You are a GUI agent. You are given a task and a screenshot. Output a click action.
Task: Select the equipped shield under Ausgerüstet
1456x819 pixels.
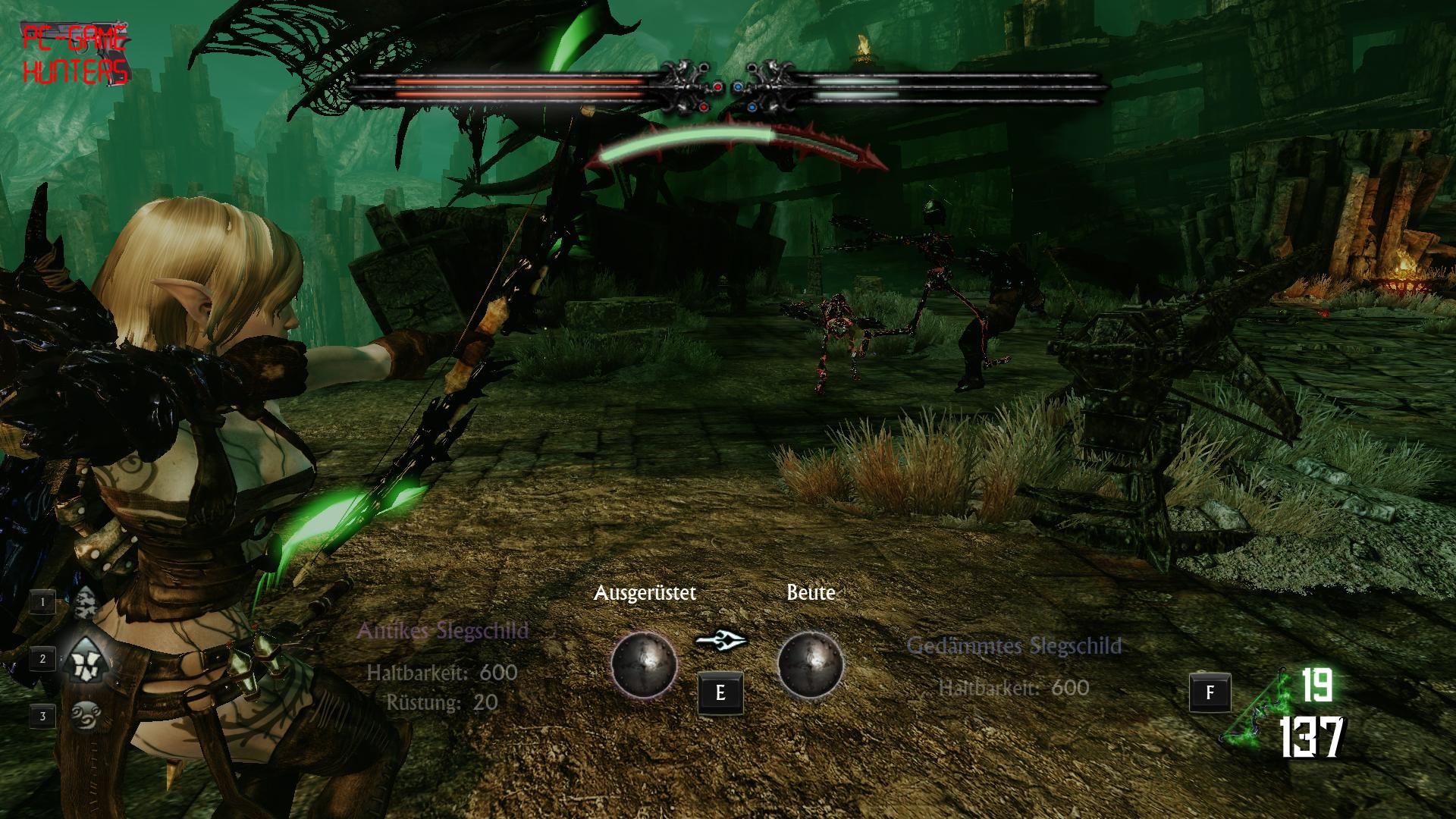click(644, 664)
